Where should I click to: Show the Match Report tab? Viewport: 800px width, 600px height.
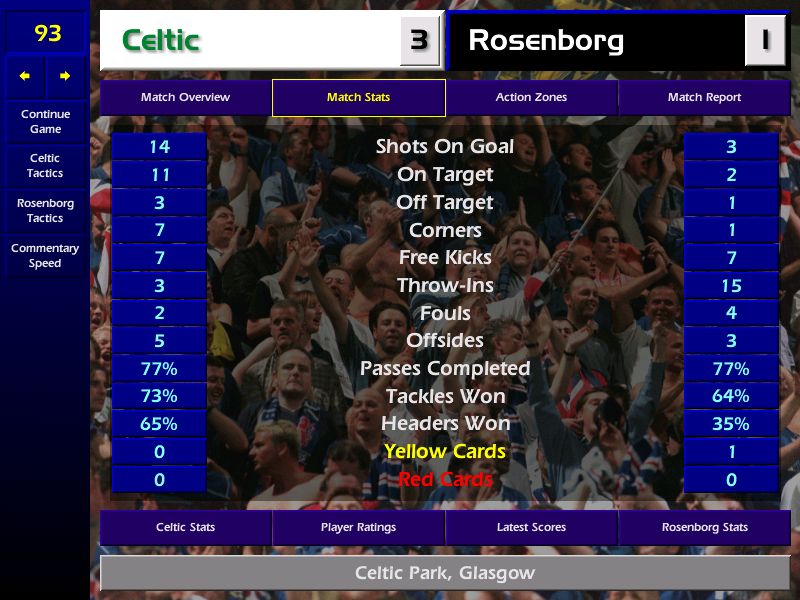coord(704,98)
